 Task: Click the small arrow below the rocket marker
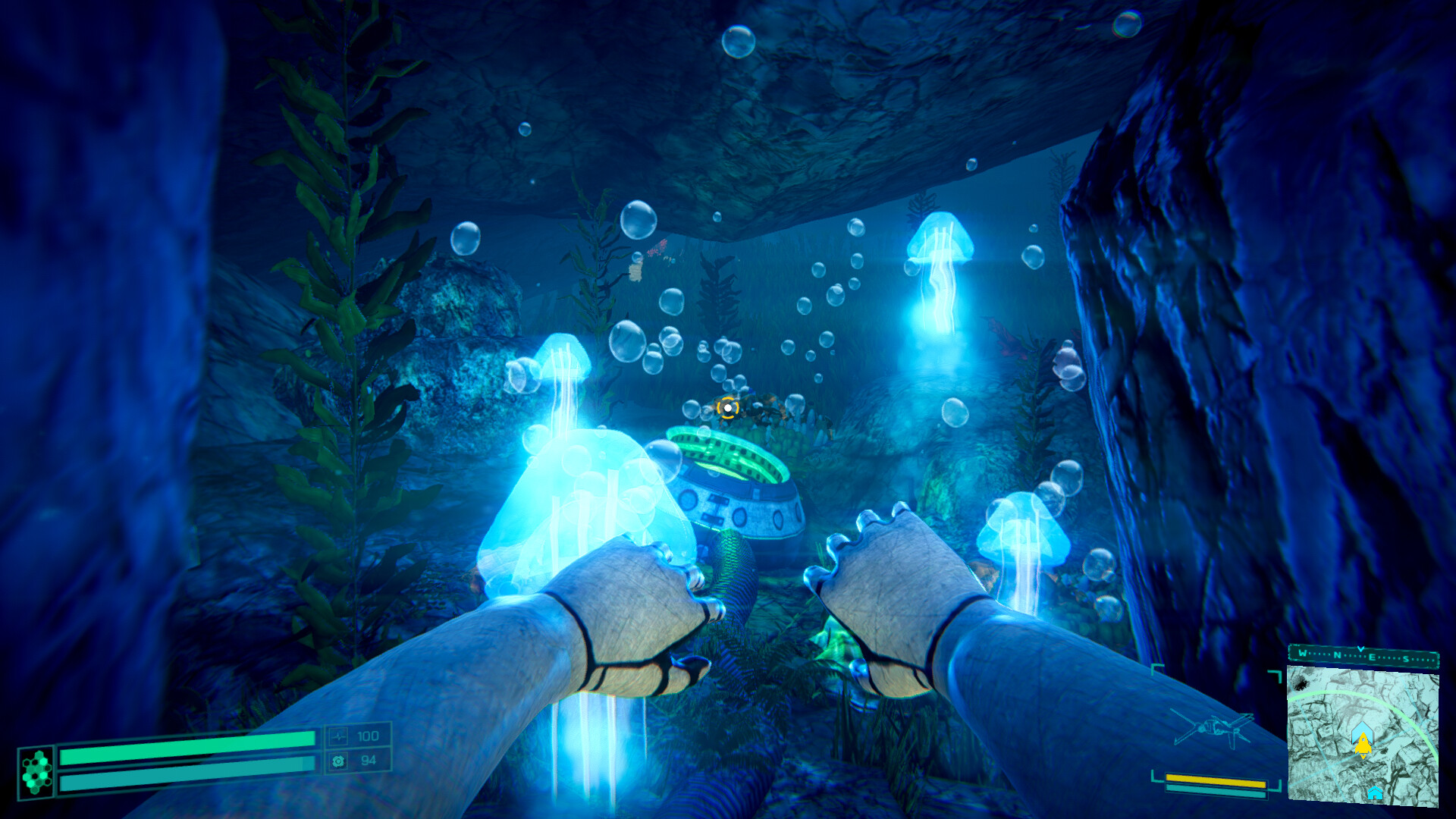coord(1363,757)
